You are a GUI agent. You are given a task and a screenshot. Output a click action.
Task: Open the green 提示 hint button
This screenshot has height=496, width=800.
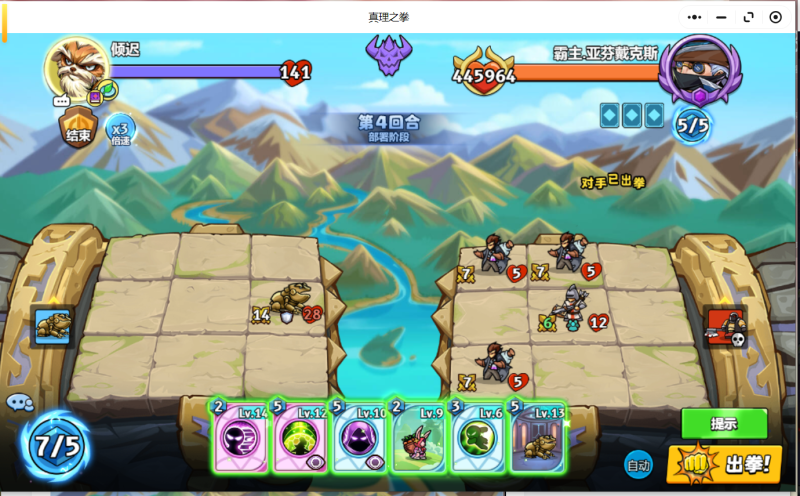pos(724,423)
